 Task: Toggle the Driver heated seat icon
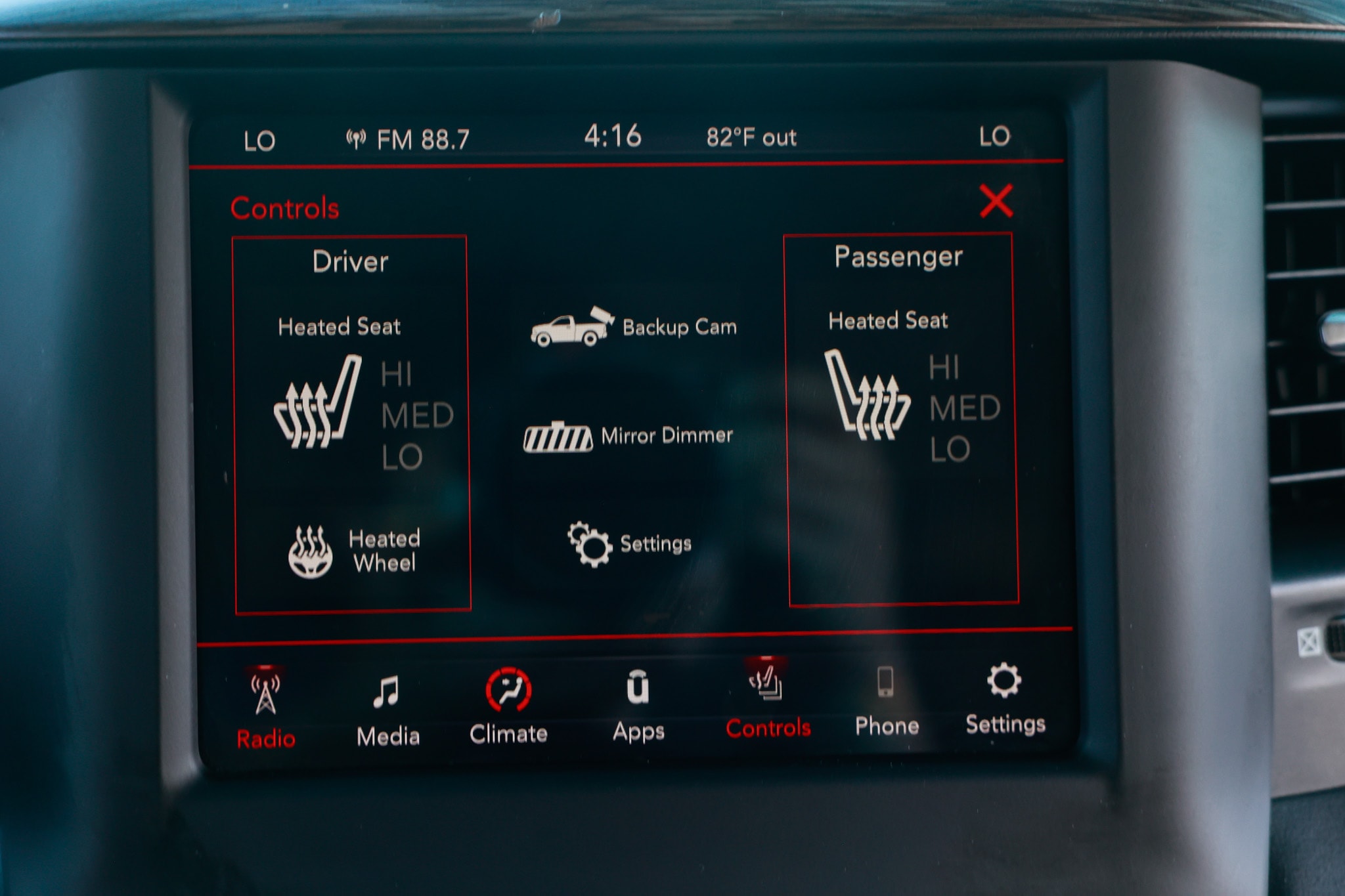(318, 403)
